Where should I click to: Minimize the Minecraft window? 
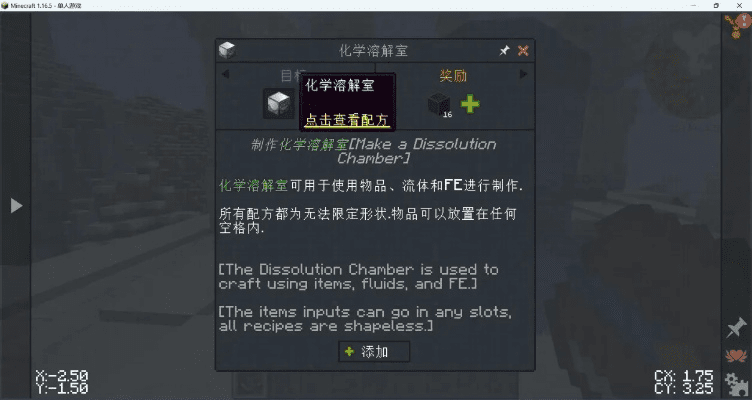[695, 5]
